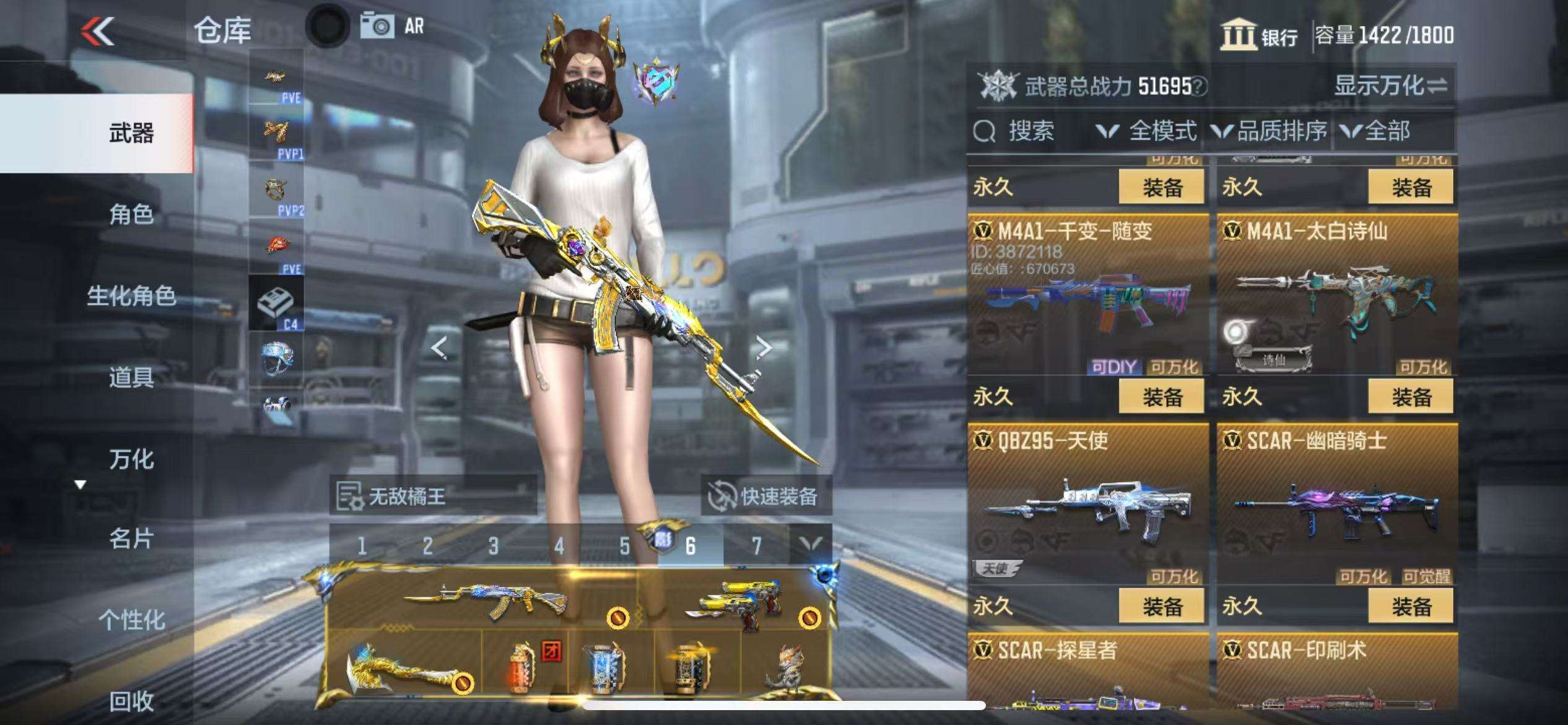Switch to the 个性化 category
The image size is (1568, 725).
(131, 620)
